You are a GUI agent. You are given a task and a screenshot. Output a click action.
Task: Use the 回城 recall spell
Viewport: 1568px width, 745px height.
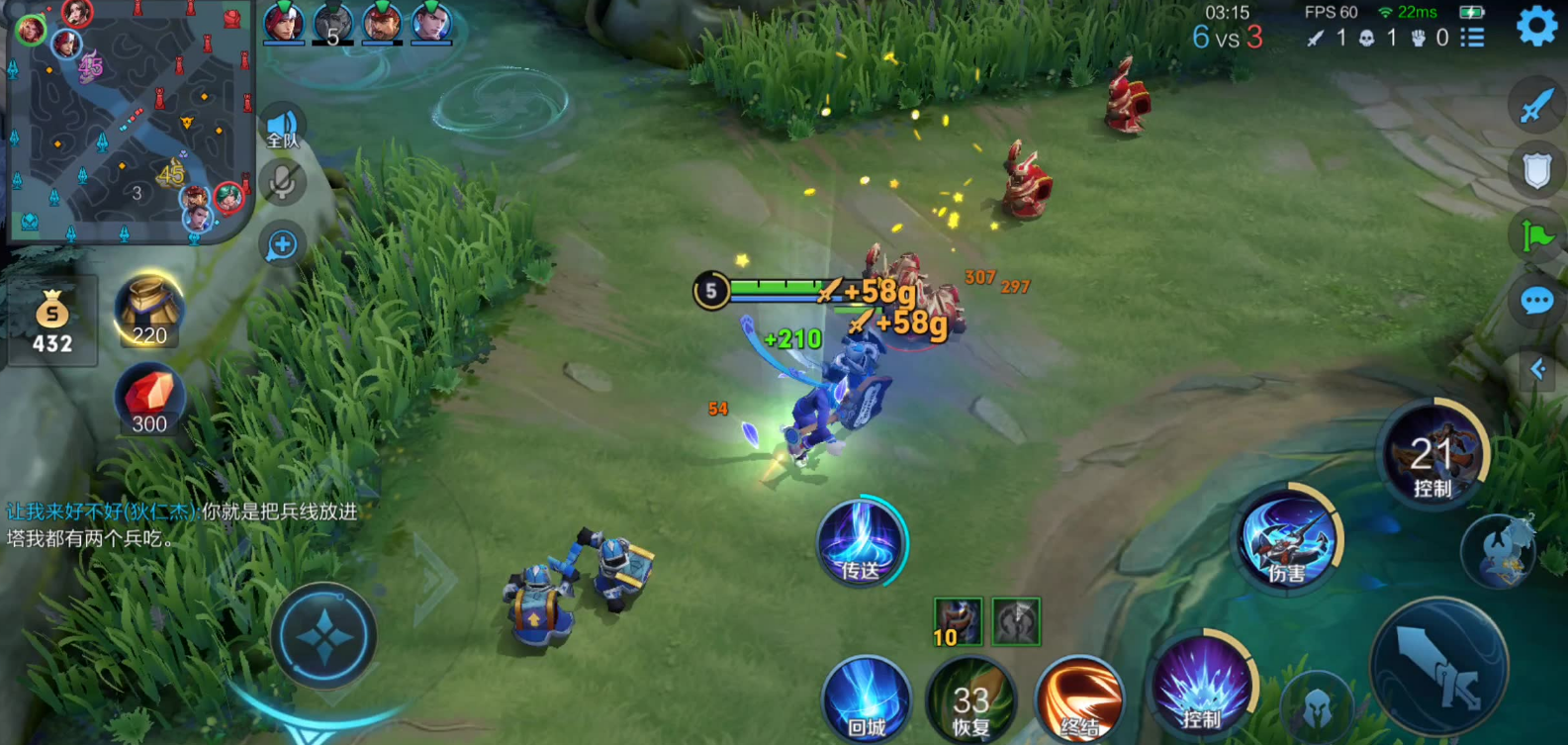(867, 698)
